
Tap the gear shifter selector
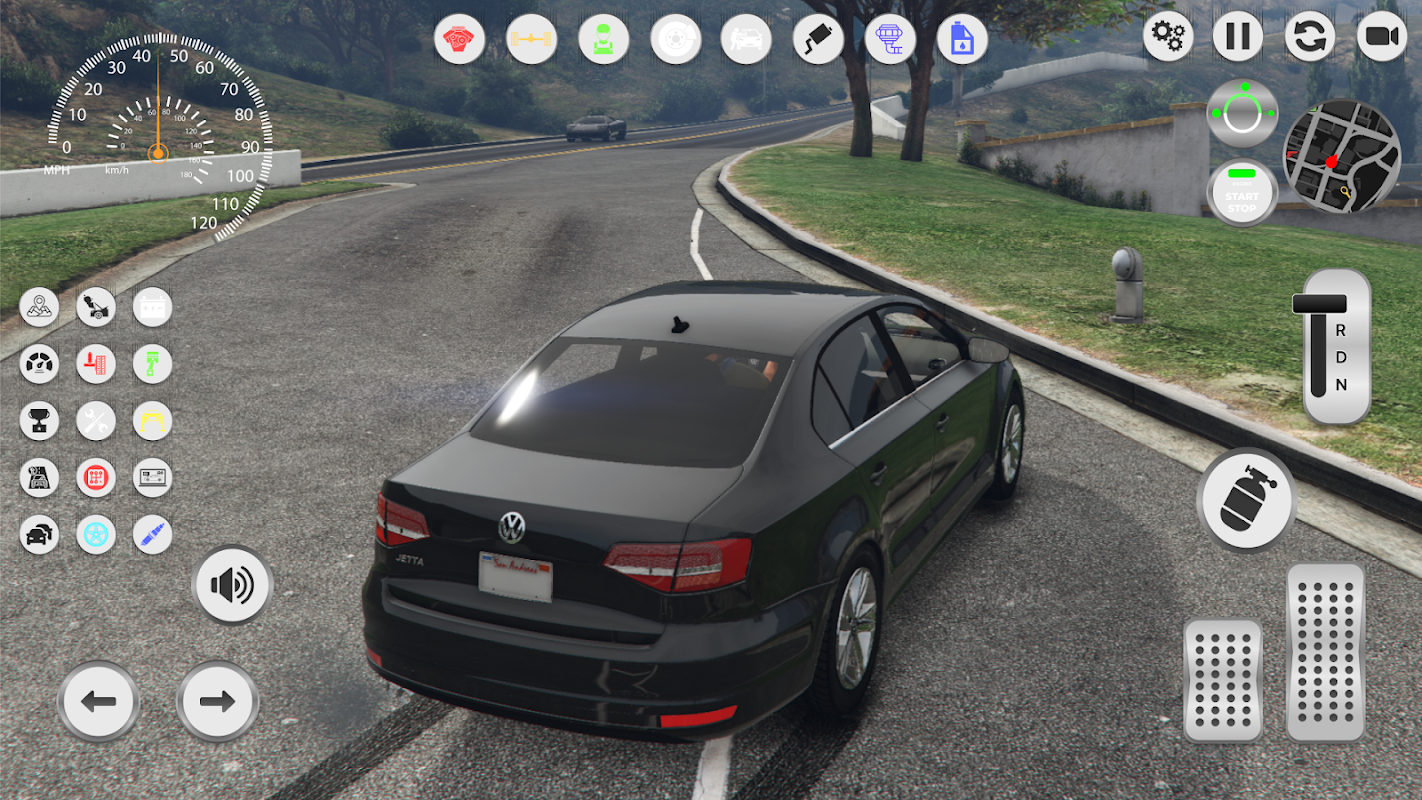coord(1336,346)
